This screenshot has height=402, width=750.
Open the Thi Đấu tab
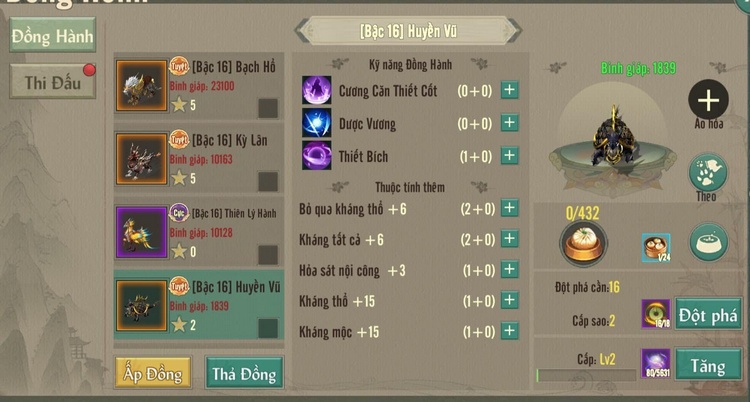pos(53,83)
